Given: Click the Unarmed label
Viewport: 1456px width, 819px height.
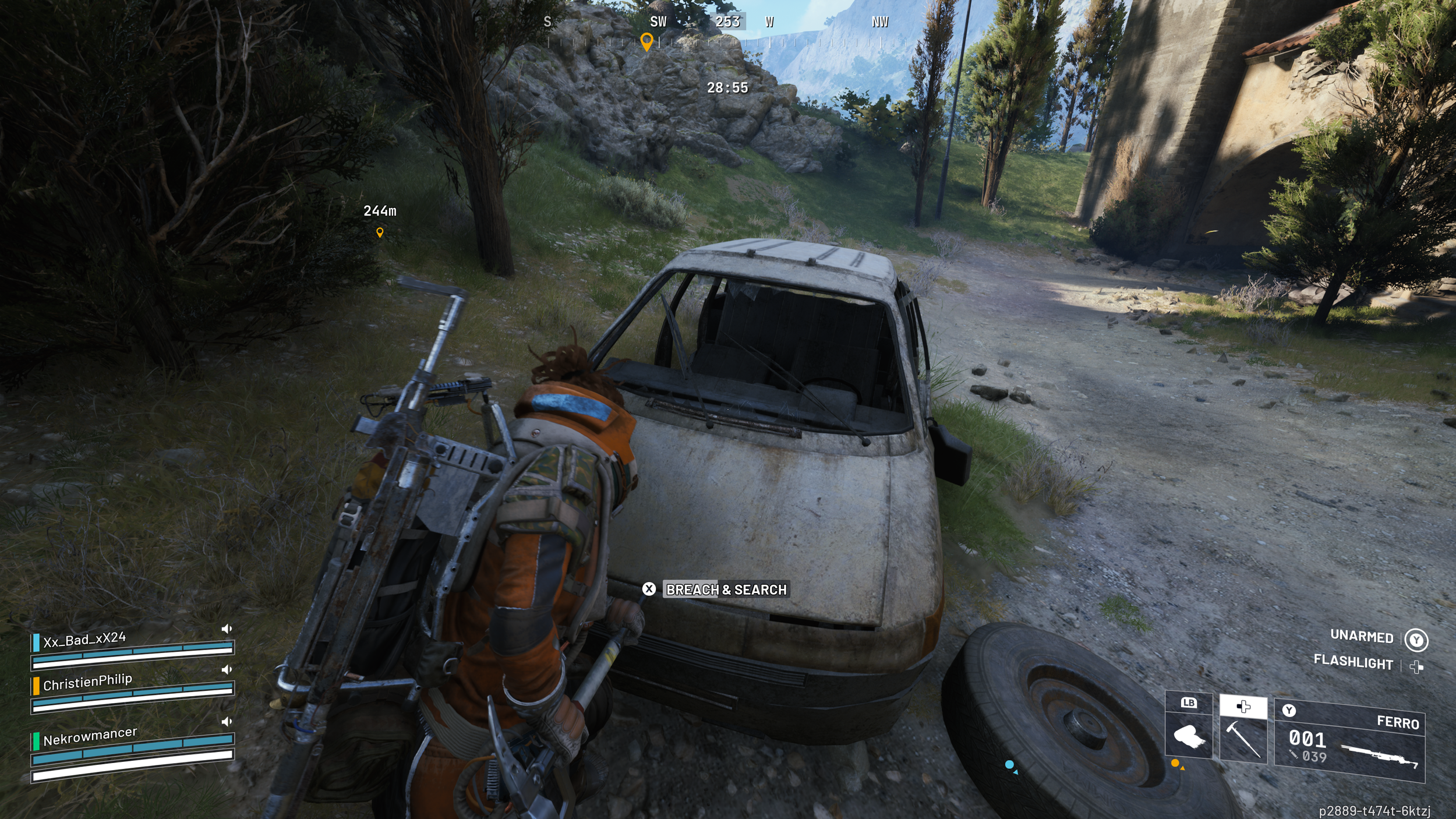Looking at the screenshot, I should click(1362, 636).
